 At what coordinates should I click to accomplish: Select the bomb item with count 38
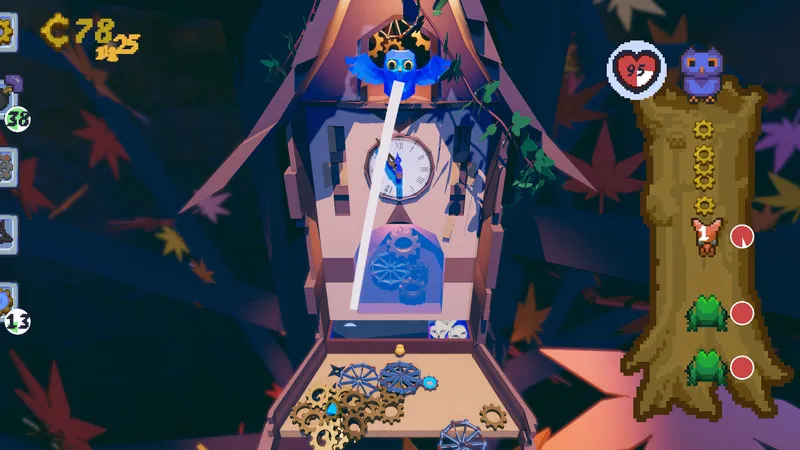point(9,100)
